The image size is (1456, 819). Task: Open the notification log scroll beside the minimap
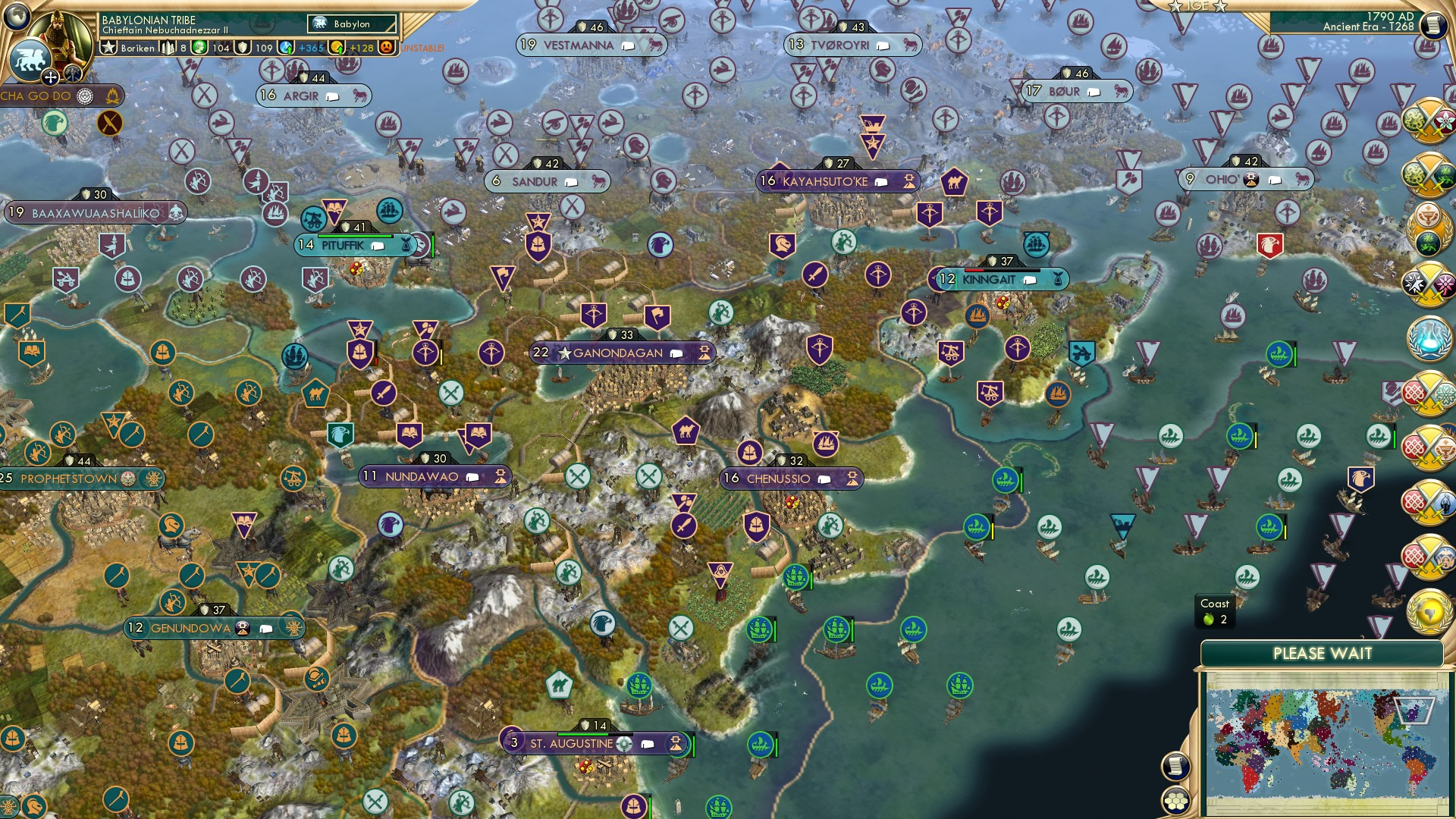click(1176, 765)
